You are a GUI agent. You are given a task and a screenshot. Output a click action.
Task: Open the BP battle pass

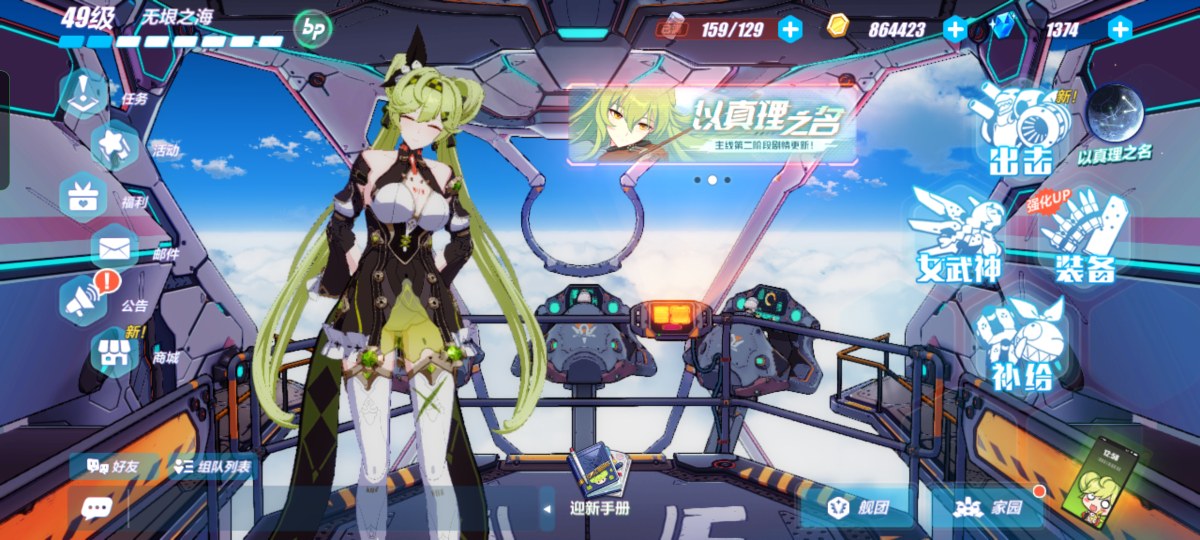311,29
